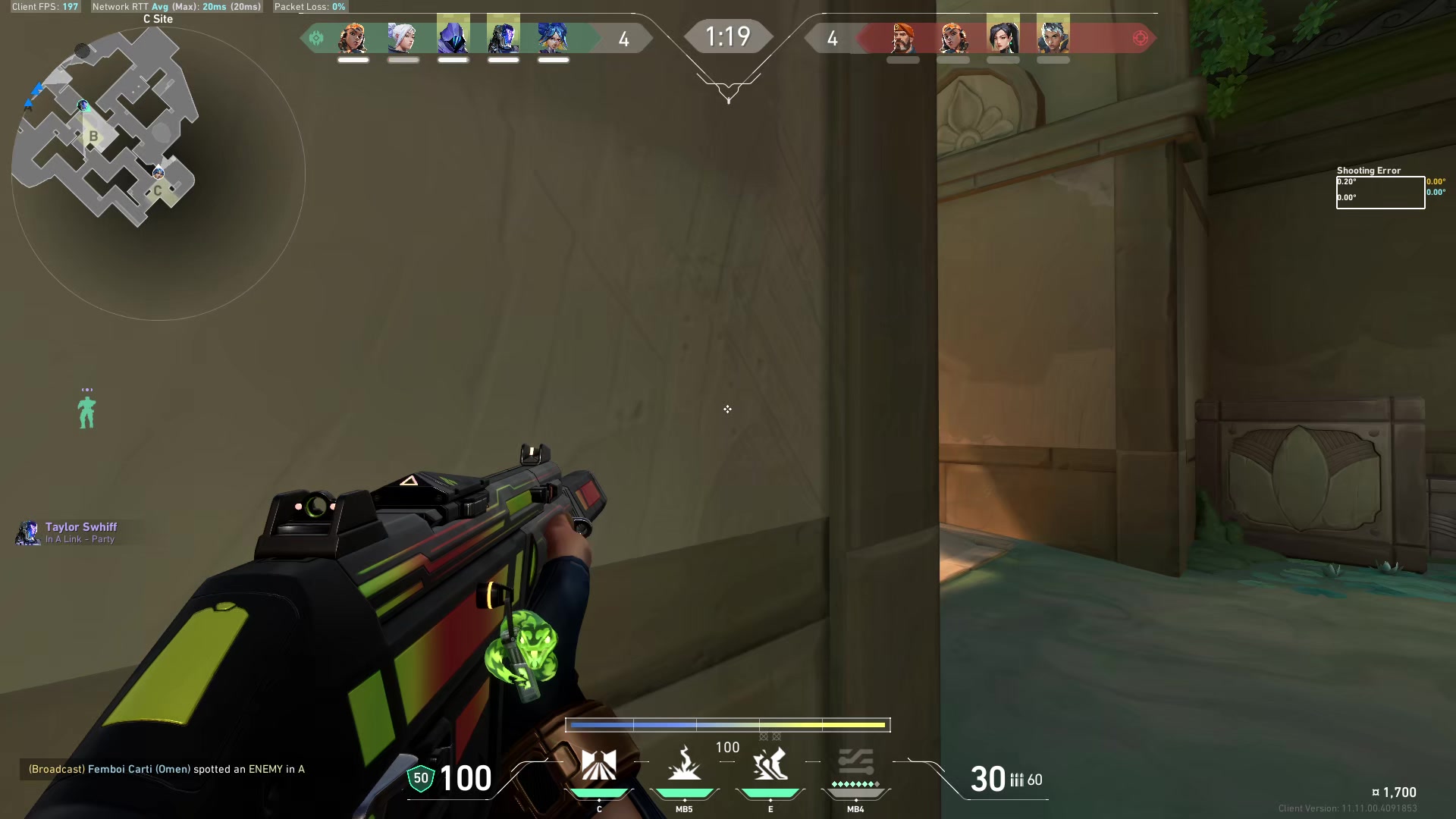
Task: Select Neon's blue-haired portrait
Action: (x=553, y=37)
